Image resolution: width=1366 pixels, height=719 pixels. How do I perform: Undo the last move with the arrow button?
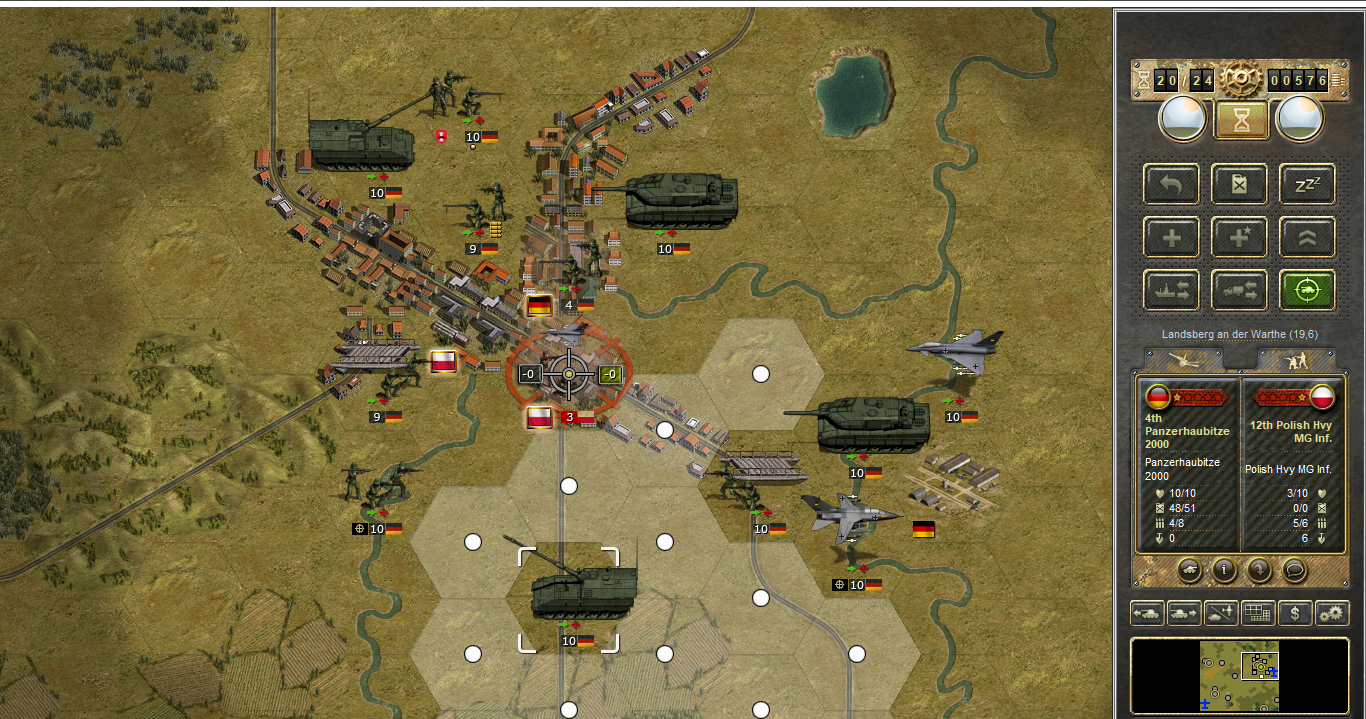point(1172,184)
